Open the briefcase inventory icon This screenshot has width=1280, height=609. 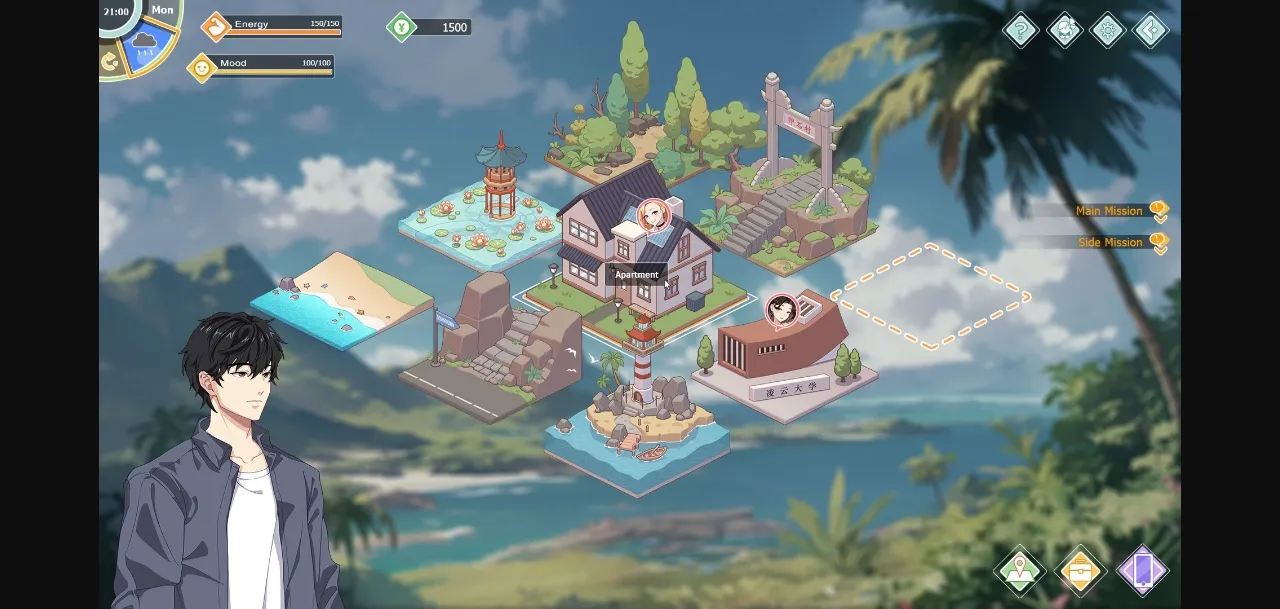[x=1081, y=571]
